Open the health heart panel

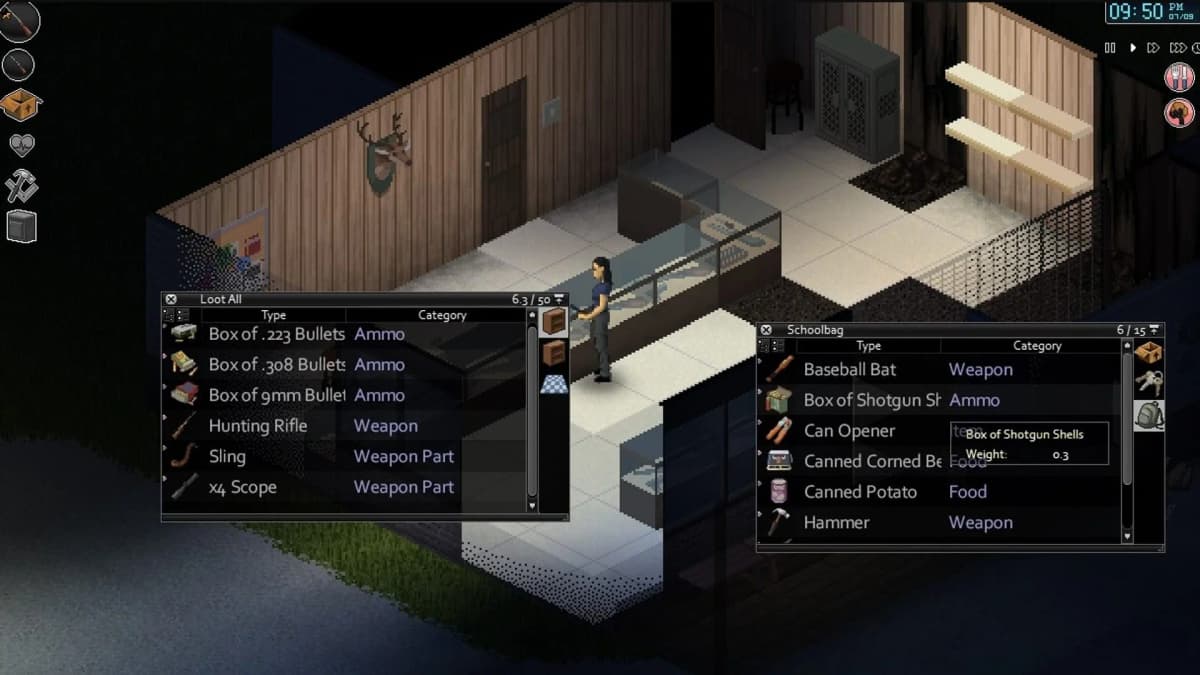pyautogui.click(x=21, y=146)
